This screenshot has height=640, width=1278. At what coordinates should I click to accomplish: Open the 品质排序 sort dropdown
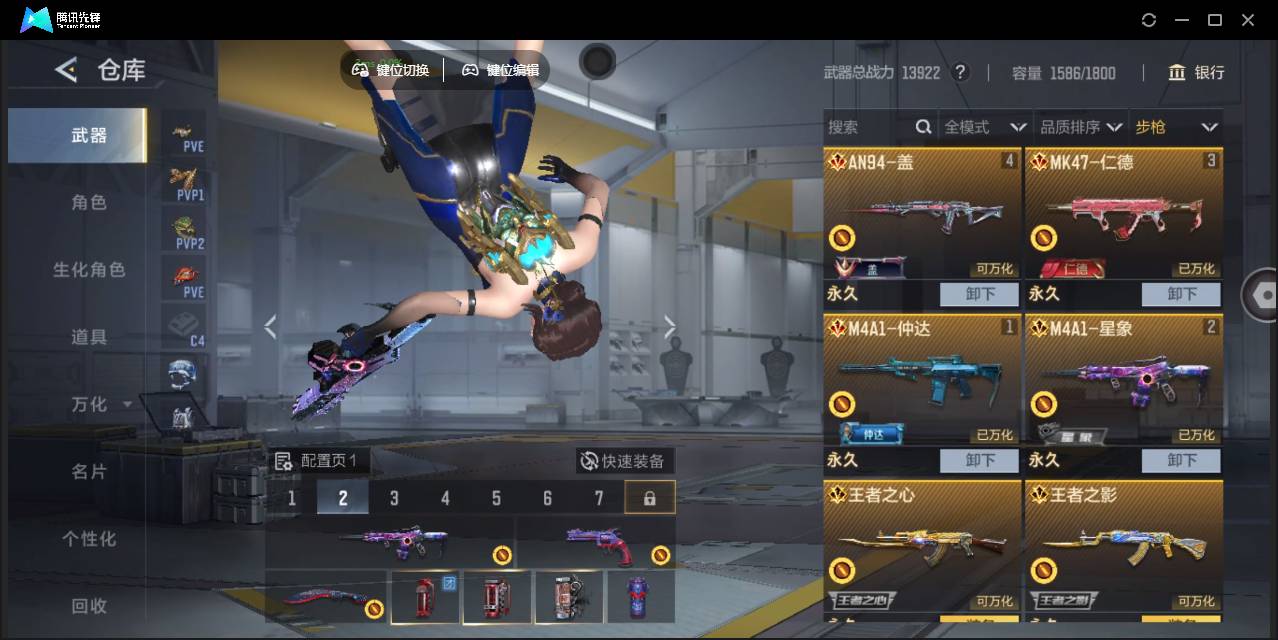(x=1080, y=127)
